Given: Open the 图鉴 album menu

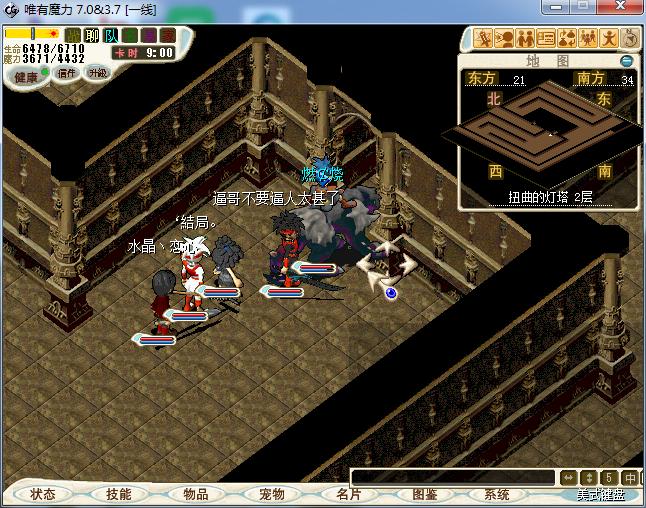Looking at the screenshot, I should click(424, 494).
